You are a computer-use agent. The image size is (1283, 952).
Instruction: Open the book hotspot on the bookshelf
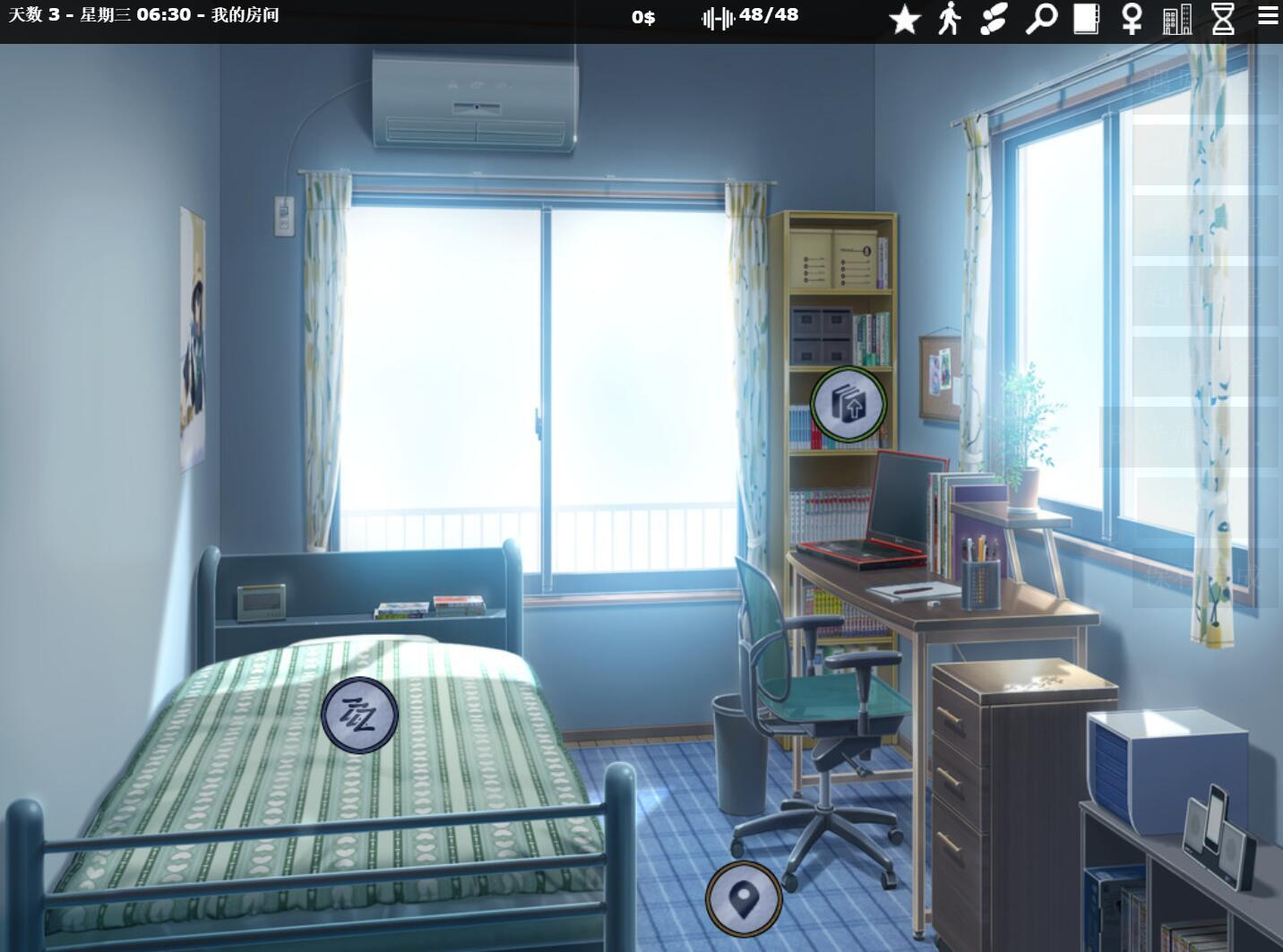click(x=848, y=404)
